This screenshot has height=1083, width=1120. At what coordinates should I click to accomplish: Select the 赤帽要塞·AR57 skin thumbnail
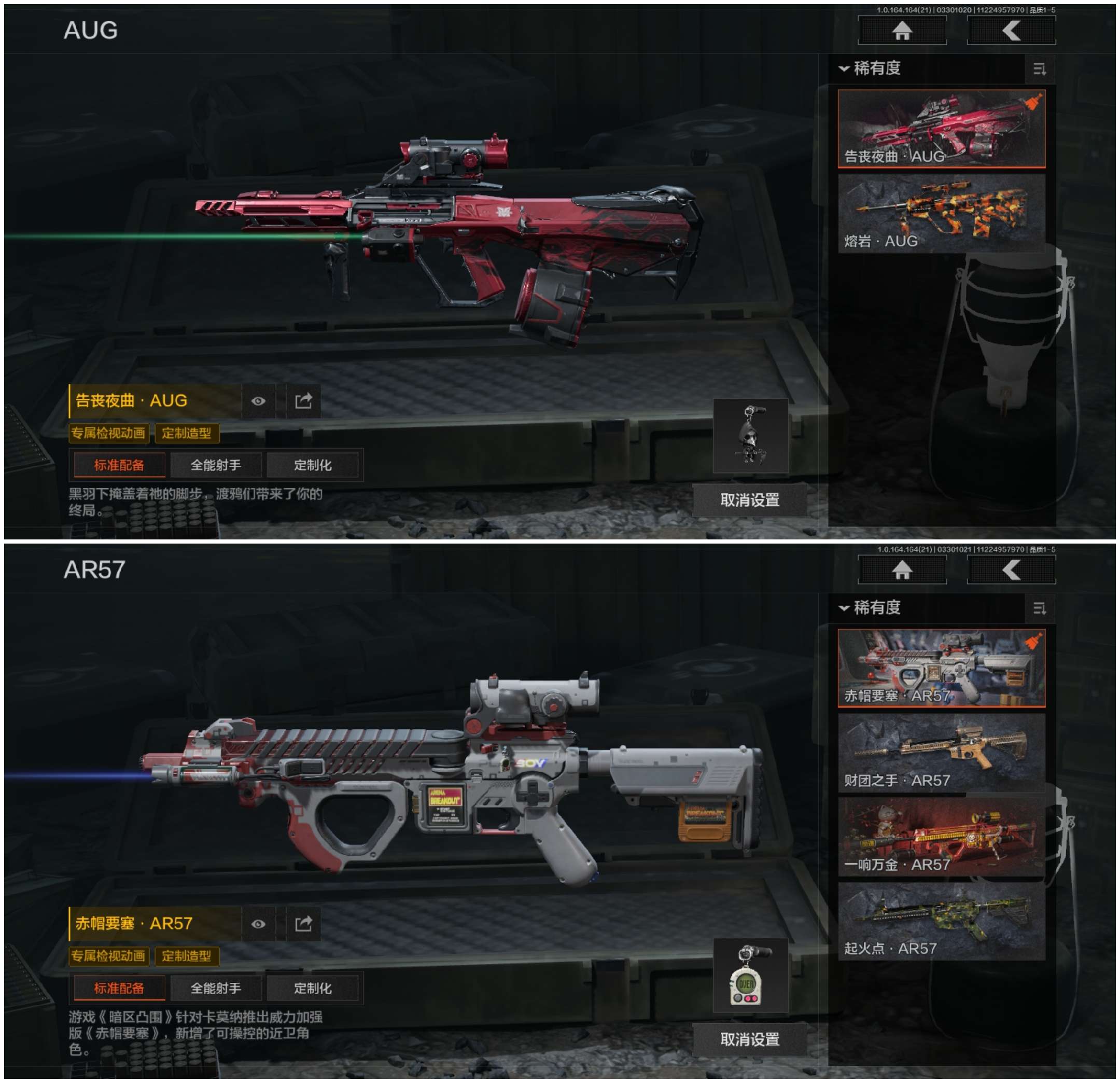941,668
